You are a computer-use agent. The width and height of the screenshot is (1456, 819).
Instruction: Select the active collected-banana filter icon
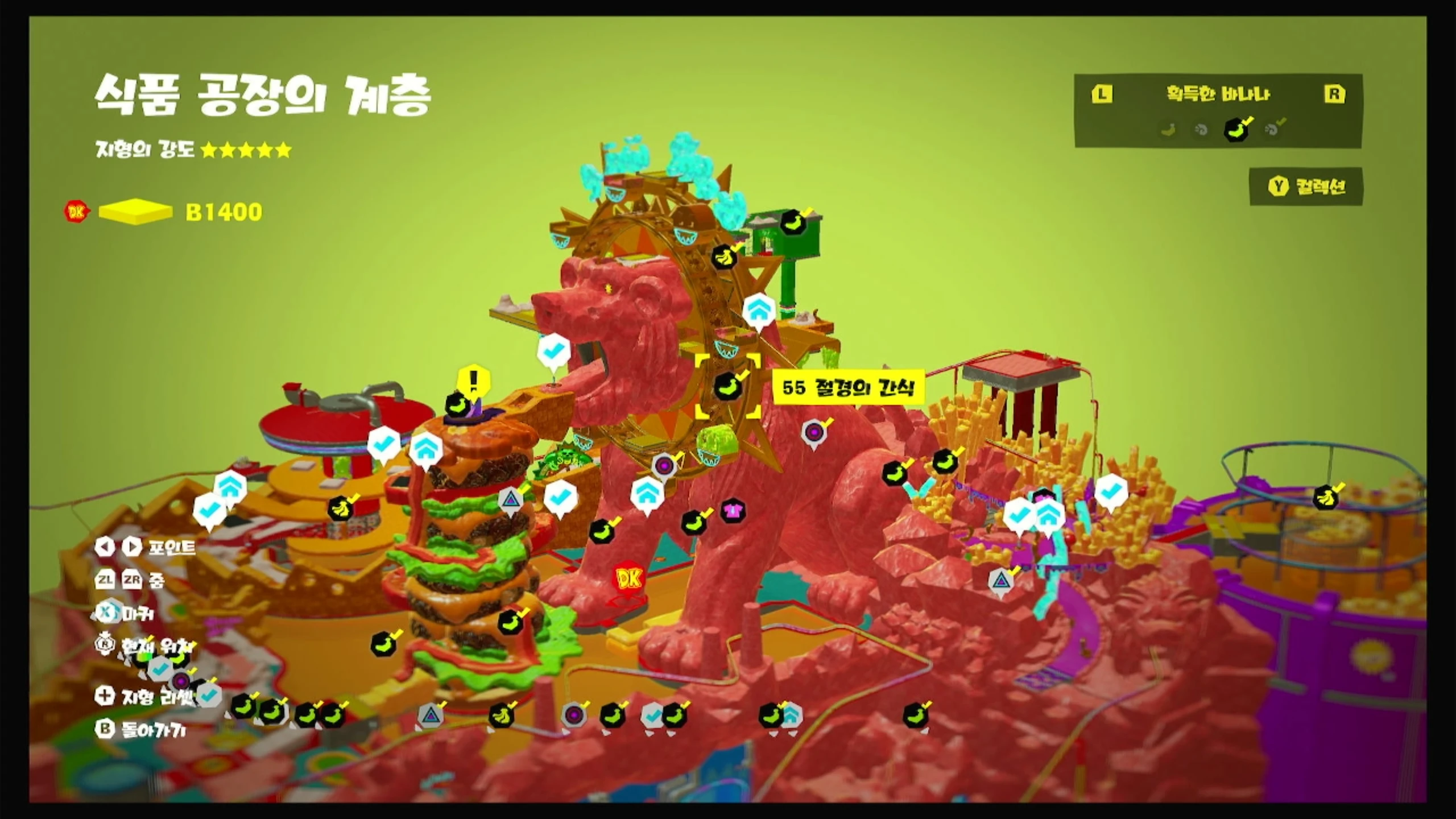(1236, 129)
